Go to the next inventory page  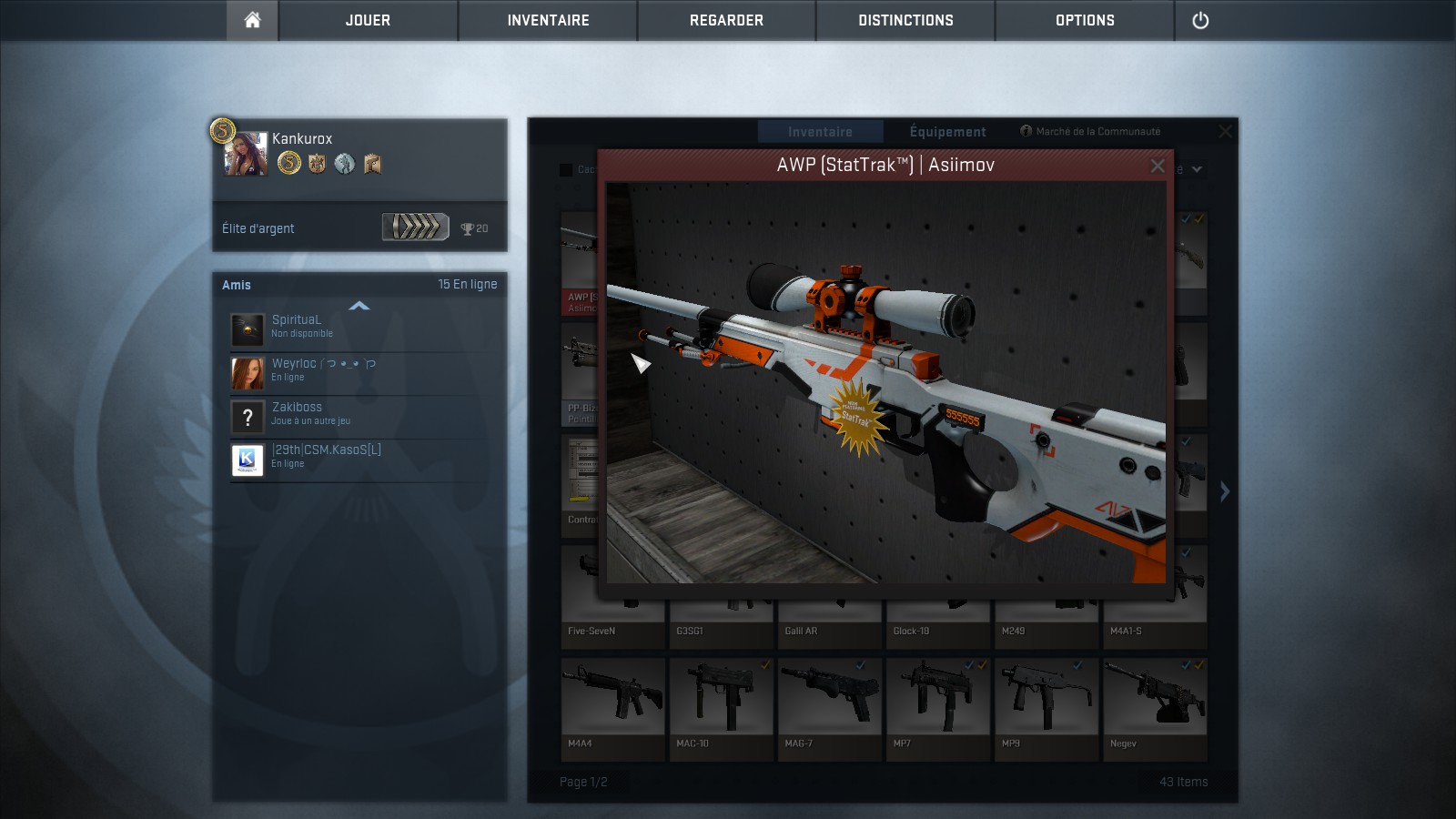(x=1225, y=491)
